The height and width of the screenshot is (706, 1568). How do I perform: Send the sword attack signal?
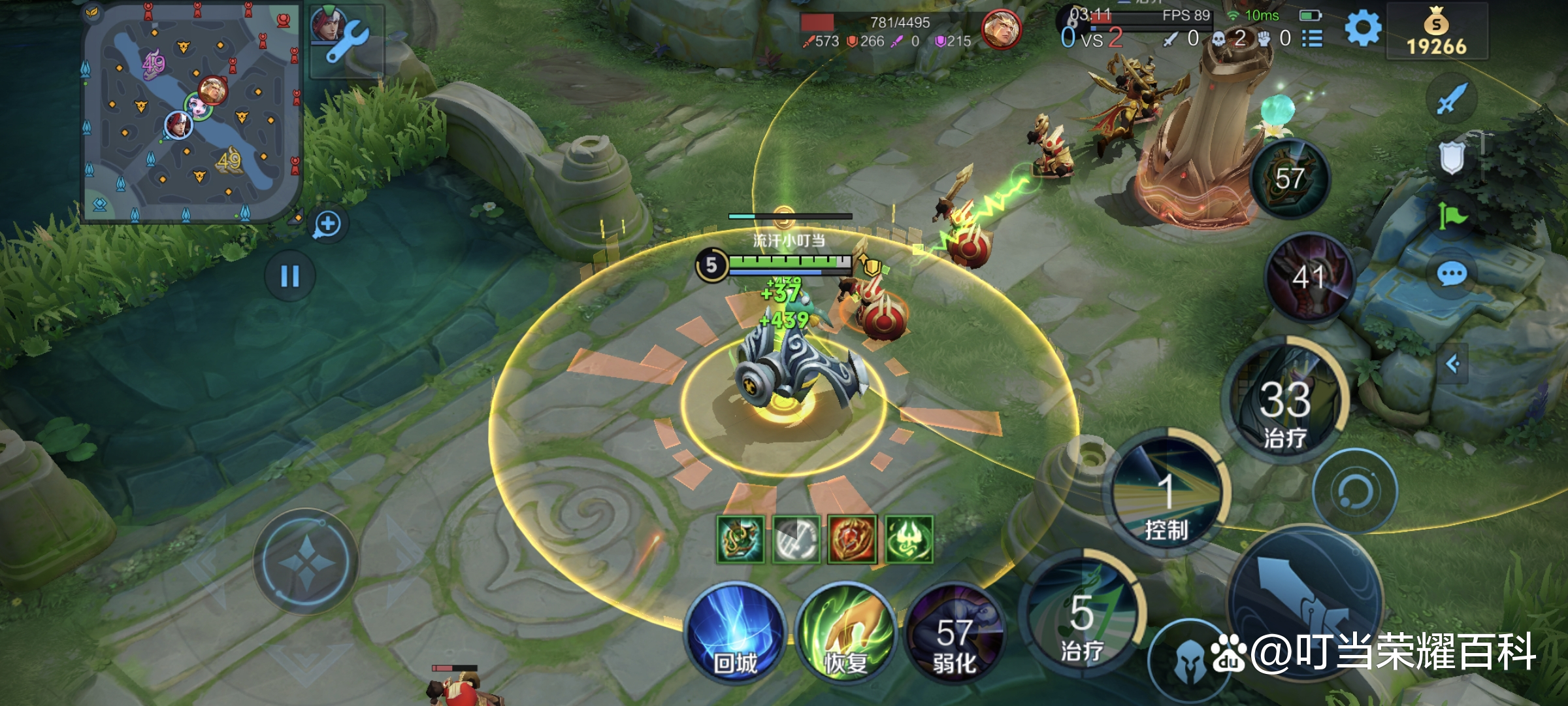point(1452,99)
